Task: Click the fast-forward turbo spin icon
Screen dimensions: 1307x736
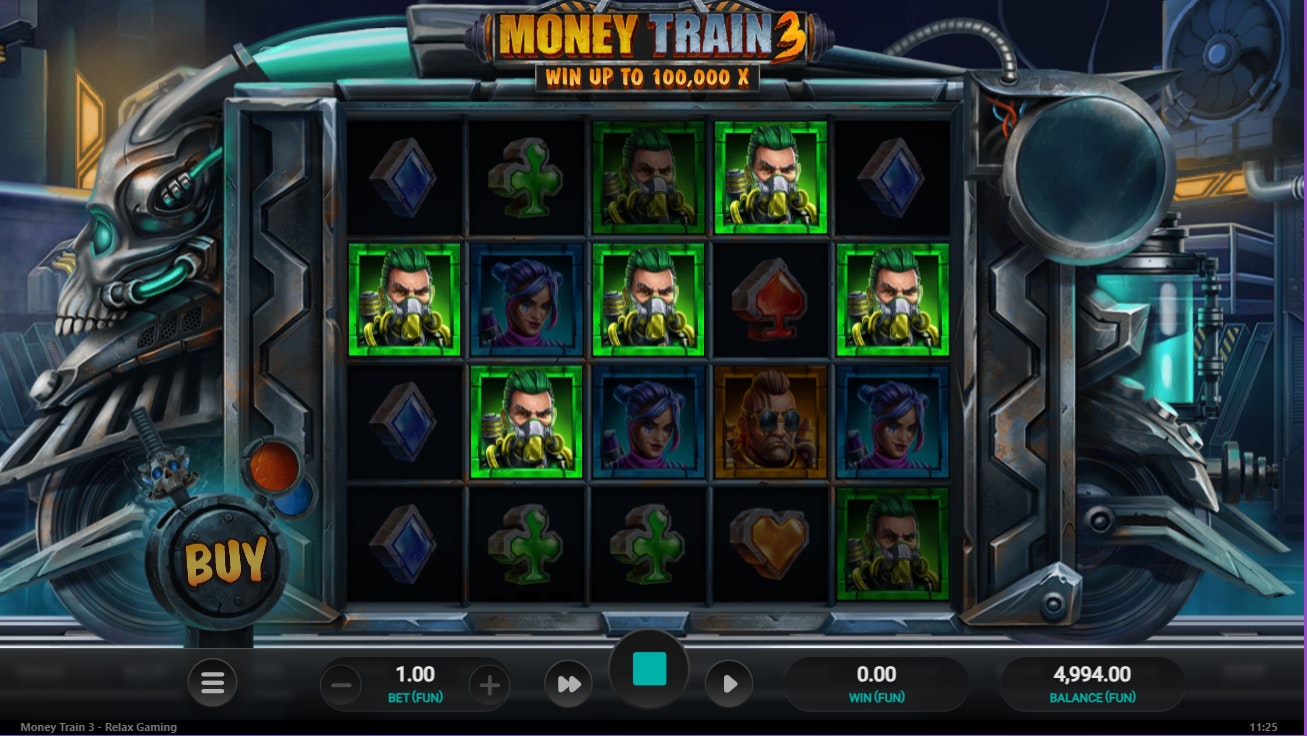Action: [x=568, y=685]
